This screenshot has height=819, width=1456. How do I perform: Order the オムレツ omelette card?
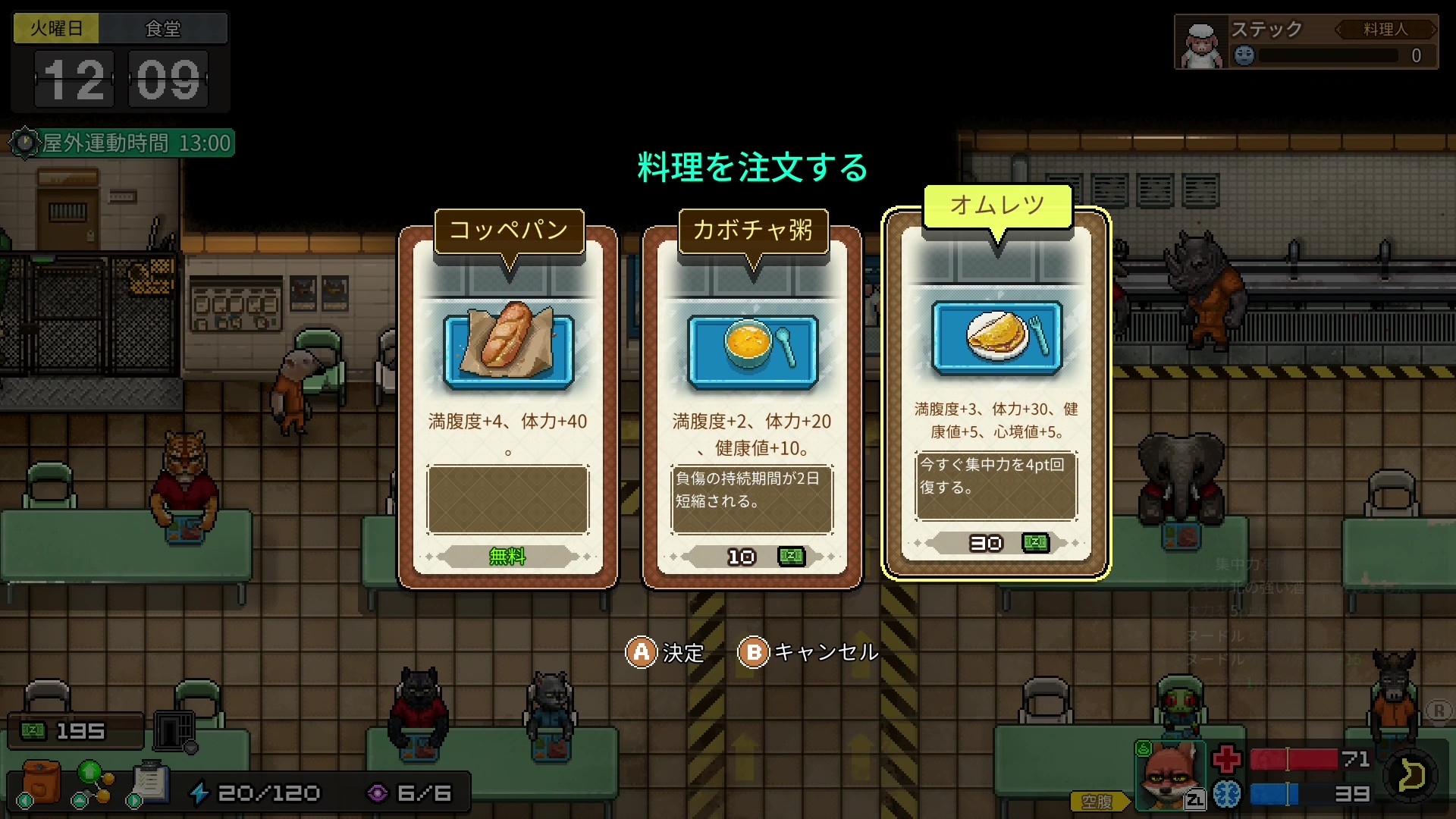[996, 394]
